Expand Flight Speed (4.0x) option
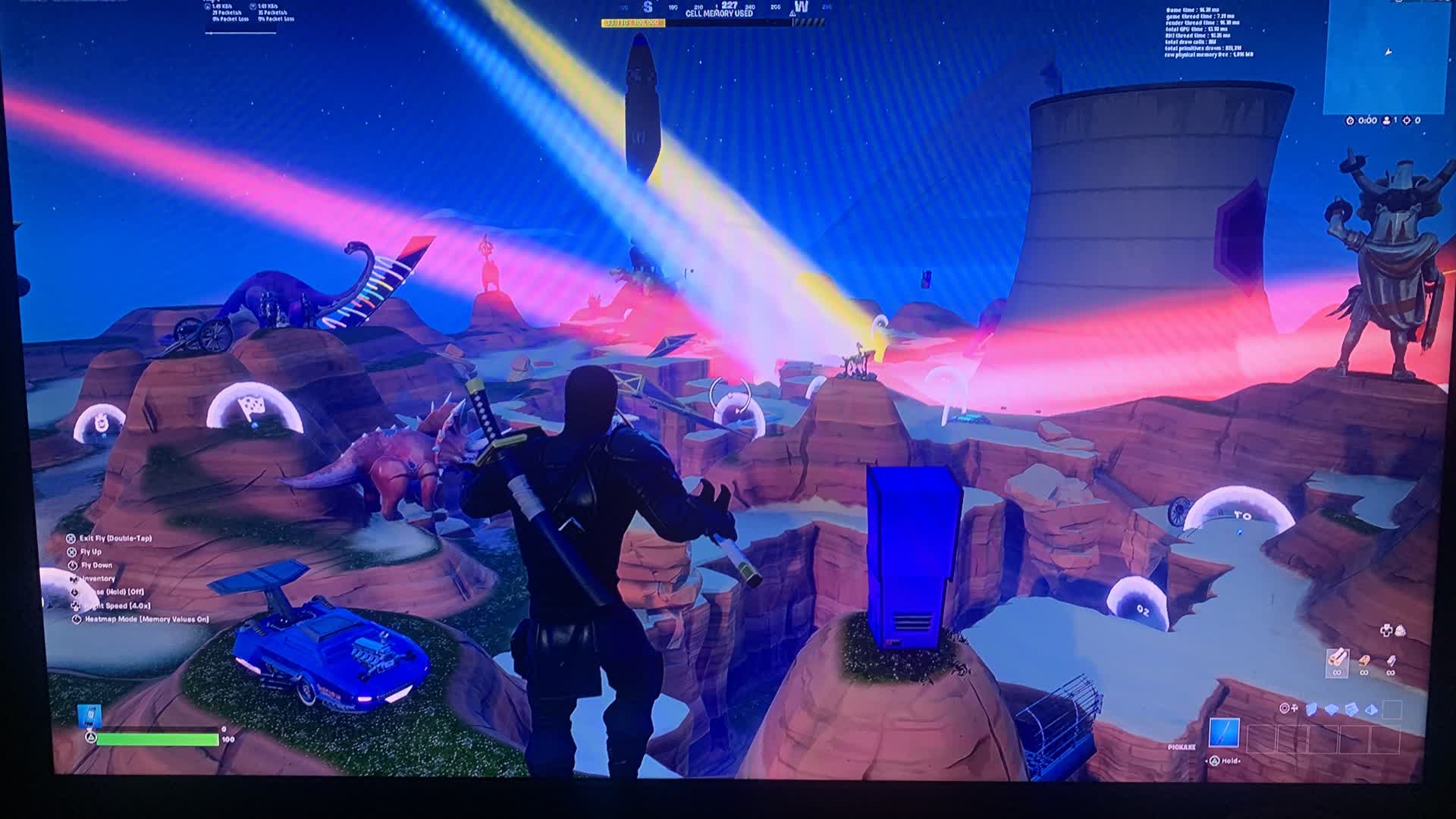The height and width of the screenshot is (819, 1456). [x=114, y=606]
